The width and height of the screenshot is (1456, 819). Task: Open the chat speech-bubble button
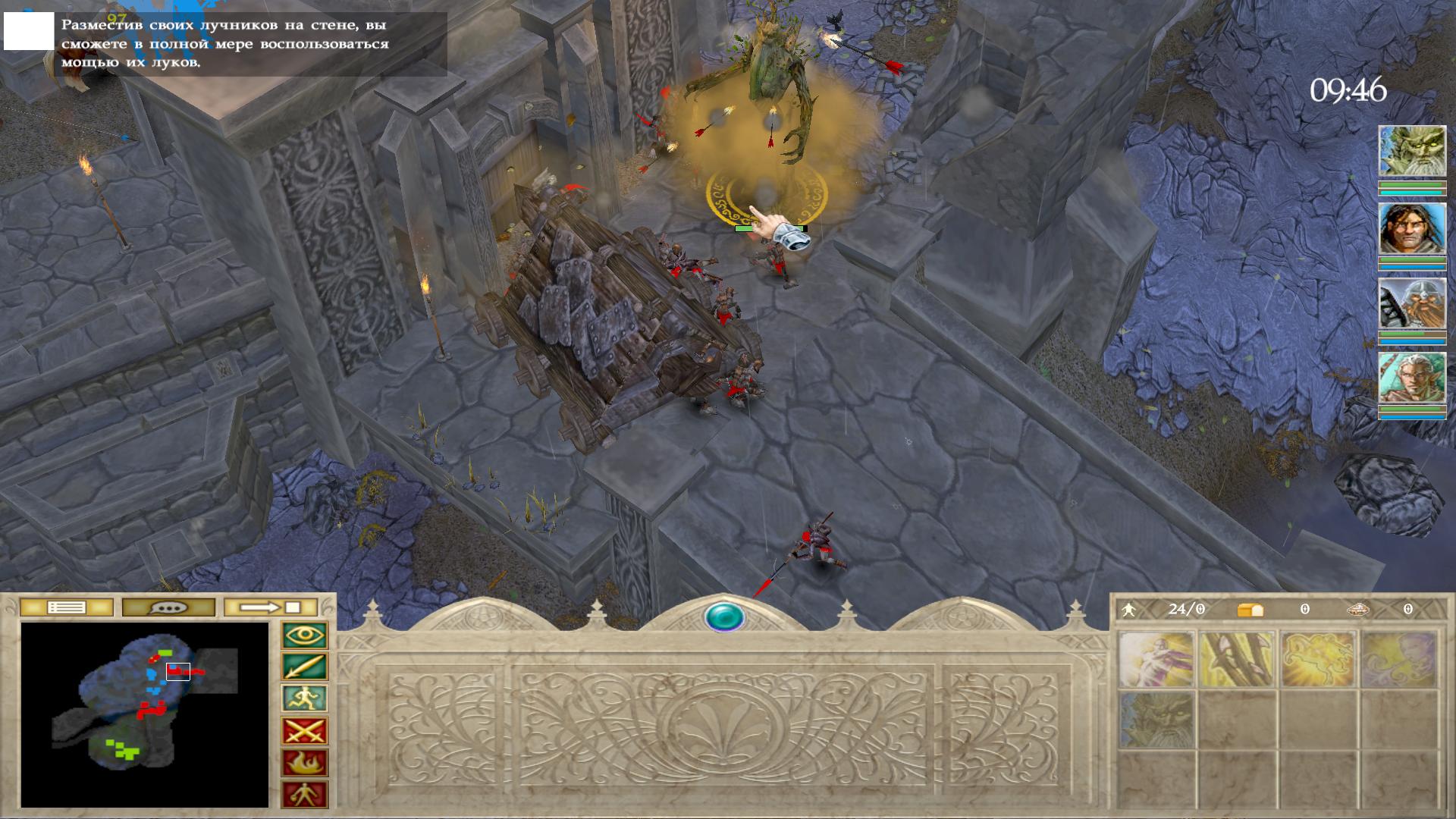(x=168, y=607)
